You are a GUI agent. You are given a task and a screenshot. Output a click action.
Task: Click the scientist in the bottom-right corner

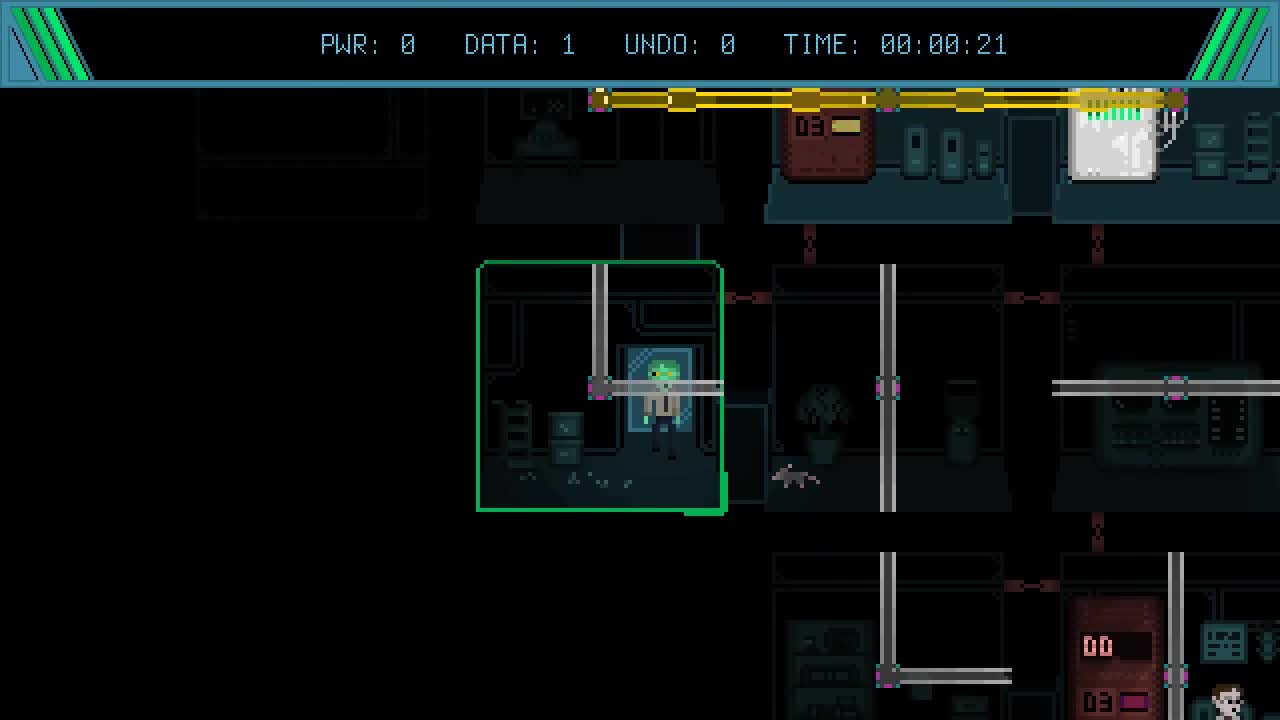[1228, 703]
